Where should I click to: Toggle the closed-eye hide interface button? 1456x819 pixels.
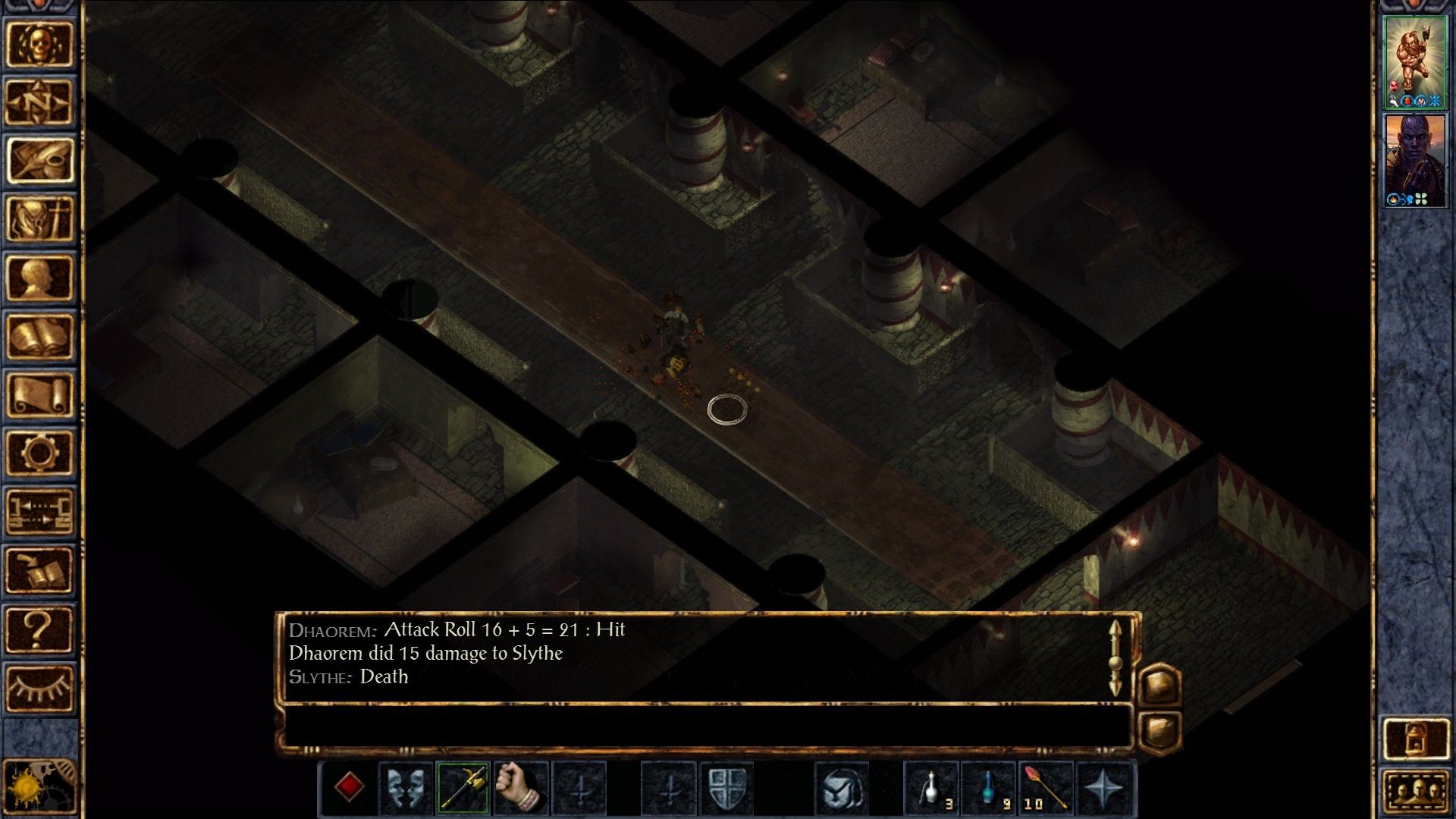coord(39,689)
